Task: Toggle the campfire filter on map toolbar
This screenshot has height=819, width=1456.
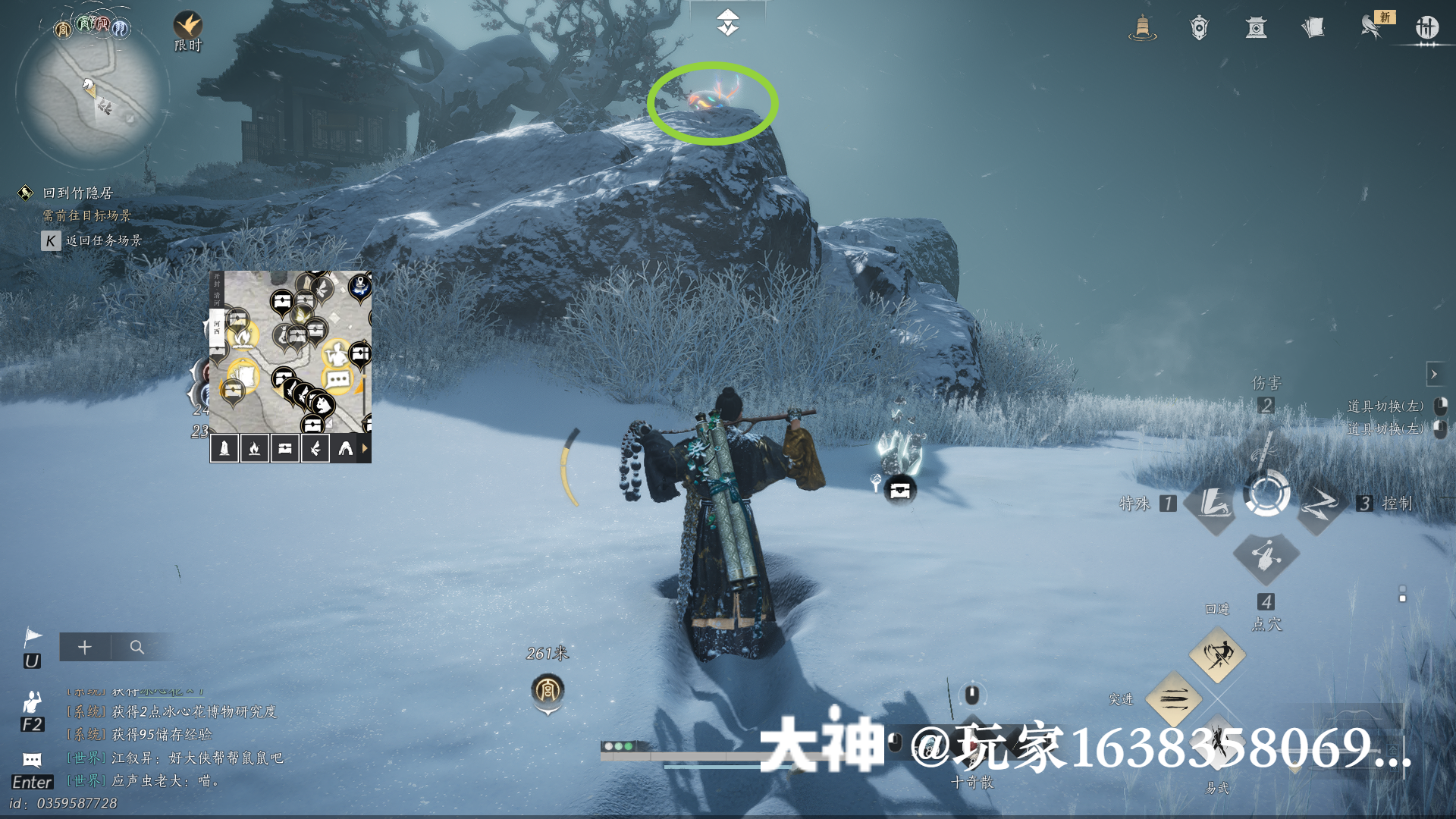Action: pyautogui.click(x=254, y=448)
